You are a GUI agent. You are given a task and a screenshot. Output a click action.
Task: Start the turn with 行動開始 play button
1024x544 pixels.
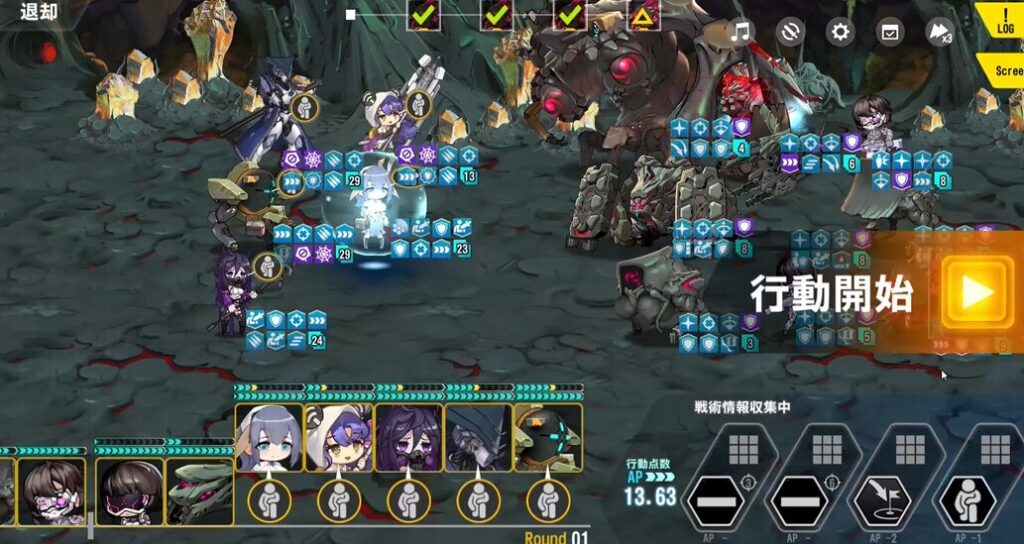click(x=976, y=292)
